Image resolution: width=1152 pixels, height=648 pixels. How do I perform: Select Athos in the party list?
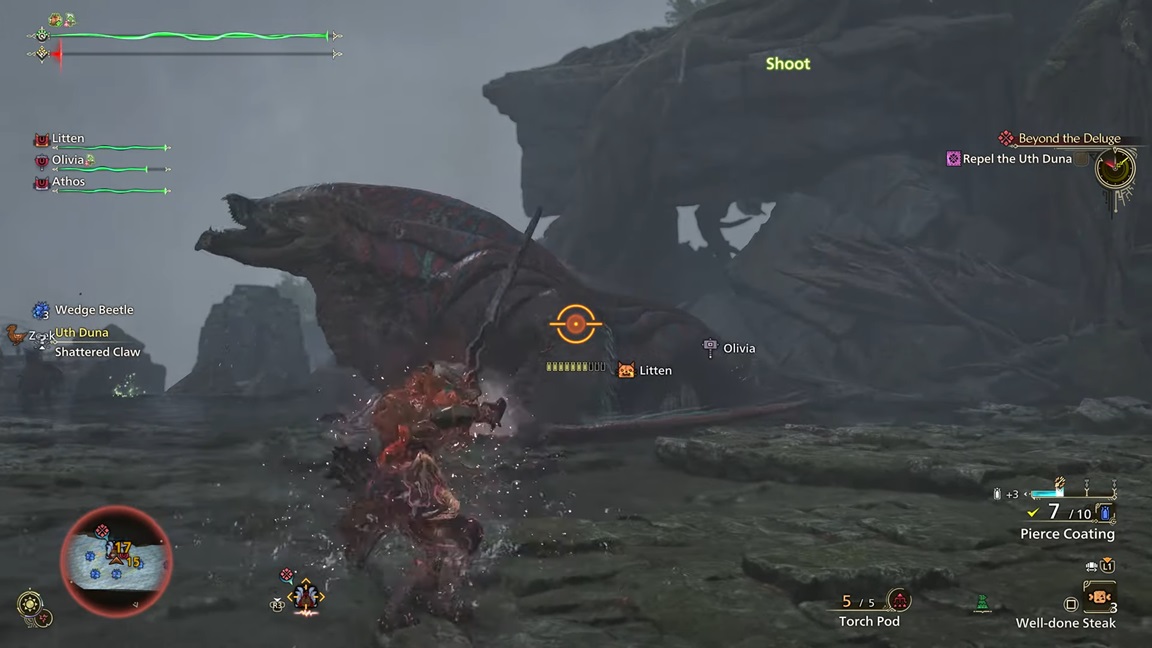pos(68,182)
